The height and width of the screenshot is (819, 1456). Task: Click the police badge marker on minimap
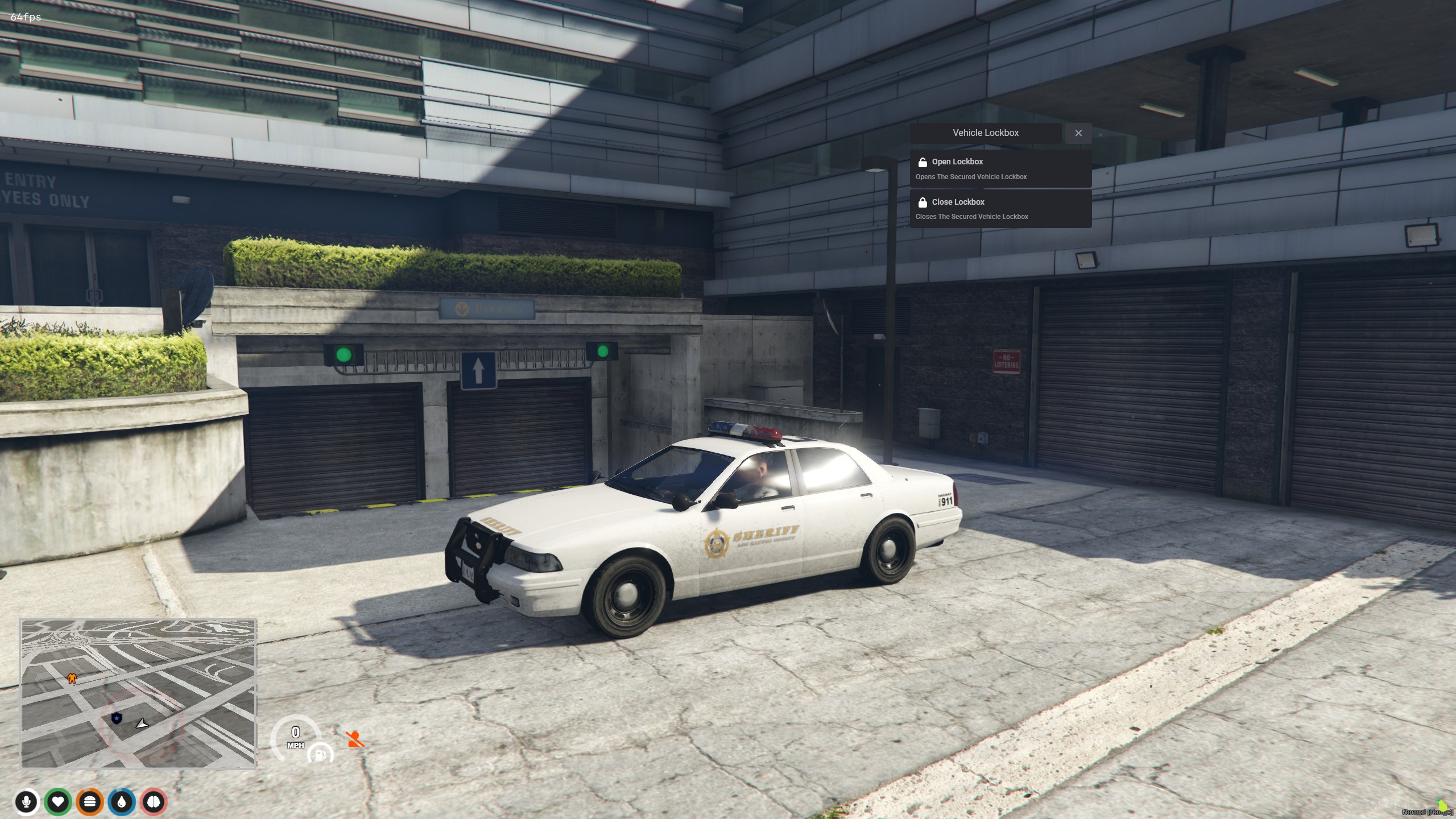click(x=117, y=718)
